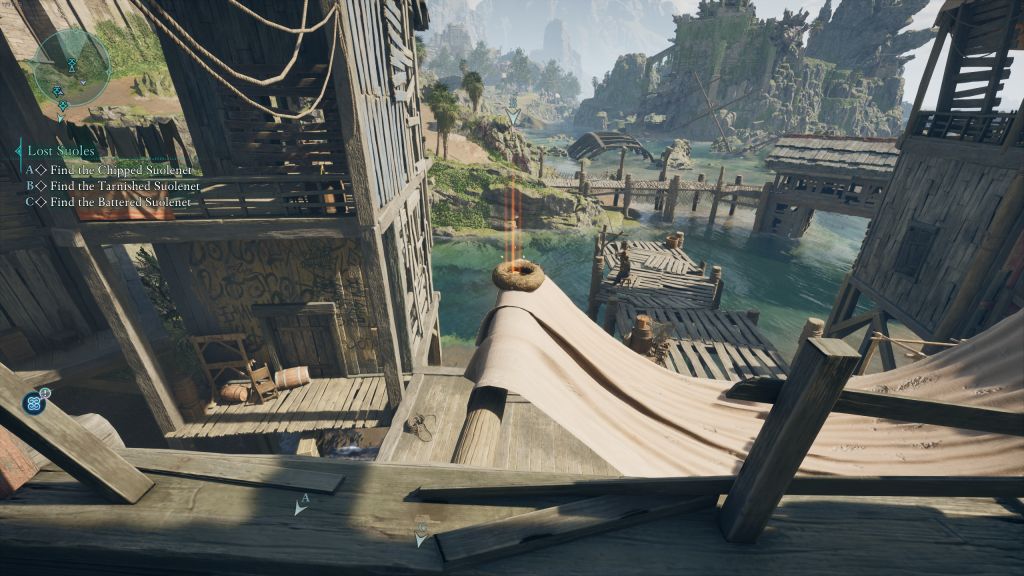
Task: Click the blue knot-symbol ability icon
Action: point(34,403)
